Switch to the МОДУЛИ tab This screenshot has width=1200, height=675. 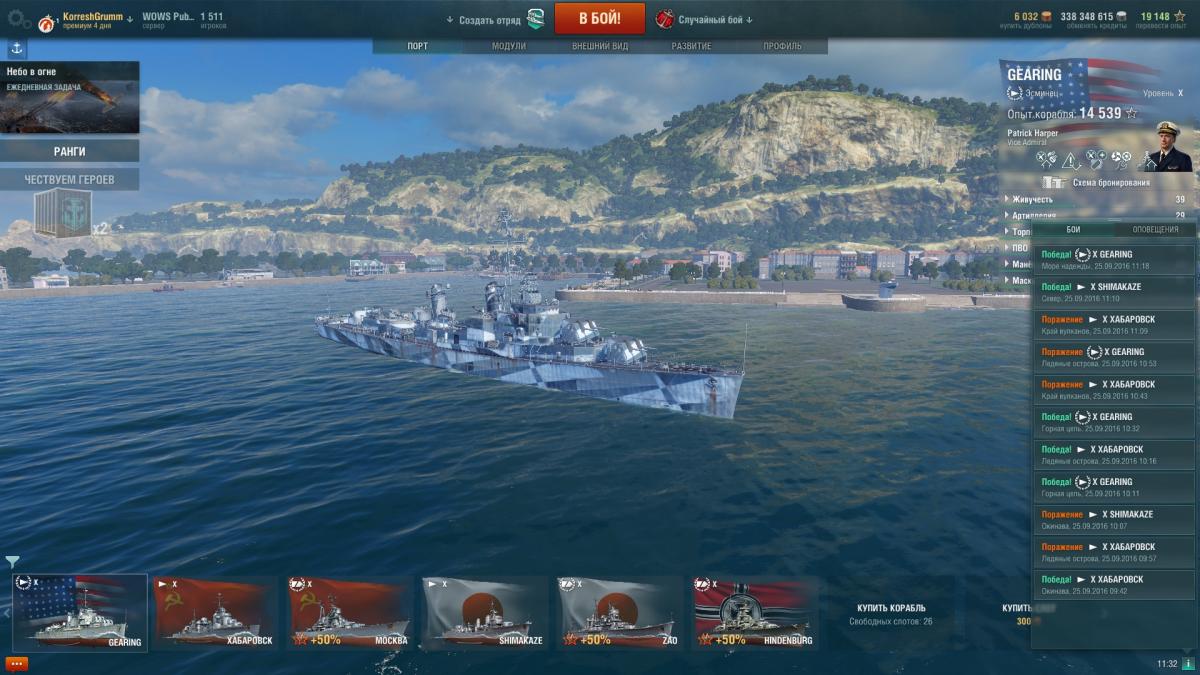pyautogui.click(x=509, y=47)
